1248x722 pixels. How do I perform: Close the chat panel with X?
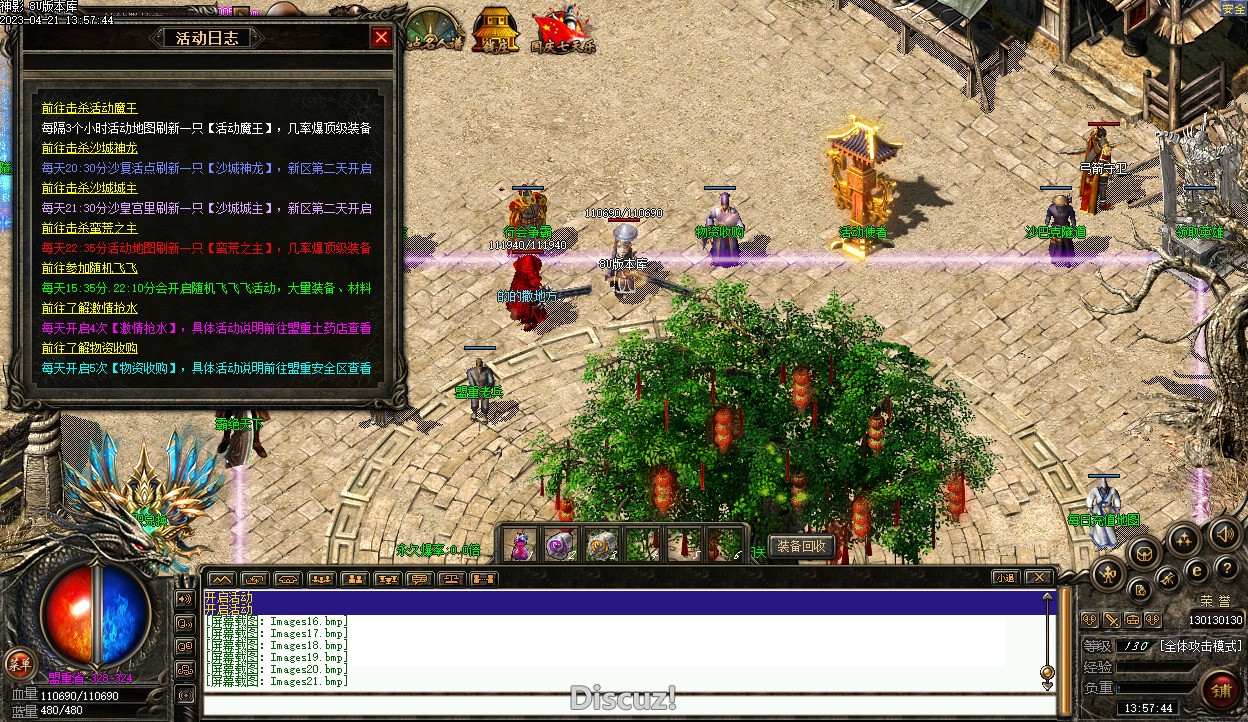(1039, 578)
